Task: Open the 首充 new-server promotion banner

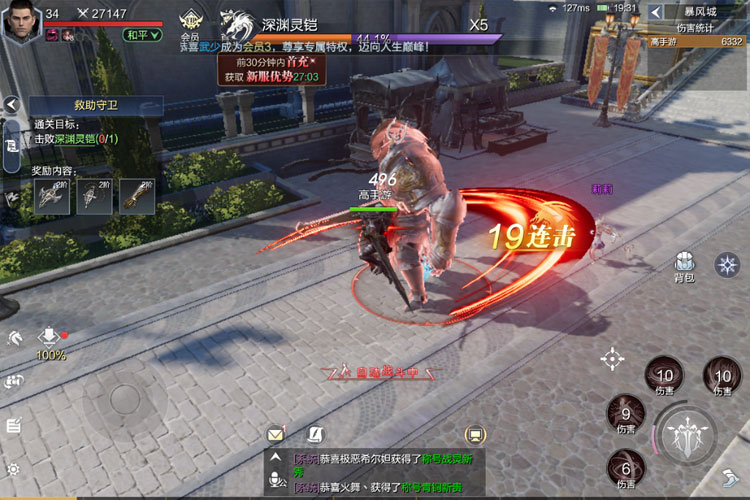Action: [x=270, y=69]
